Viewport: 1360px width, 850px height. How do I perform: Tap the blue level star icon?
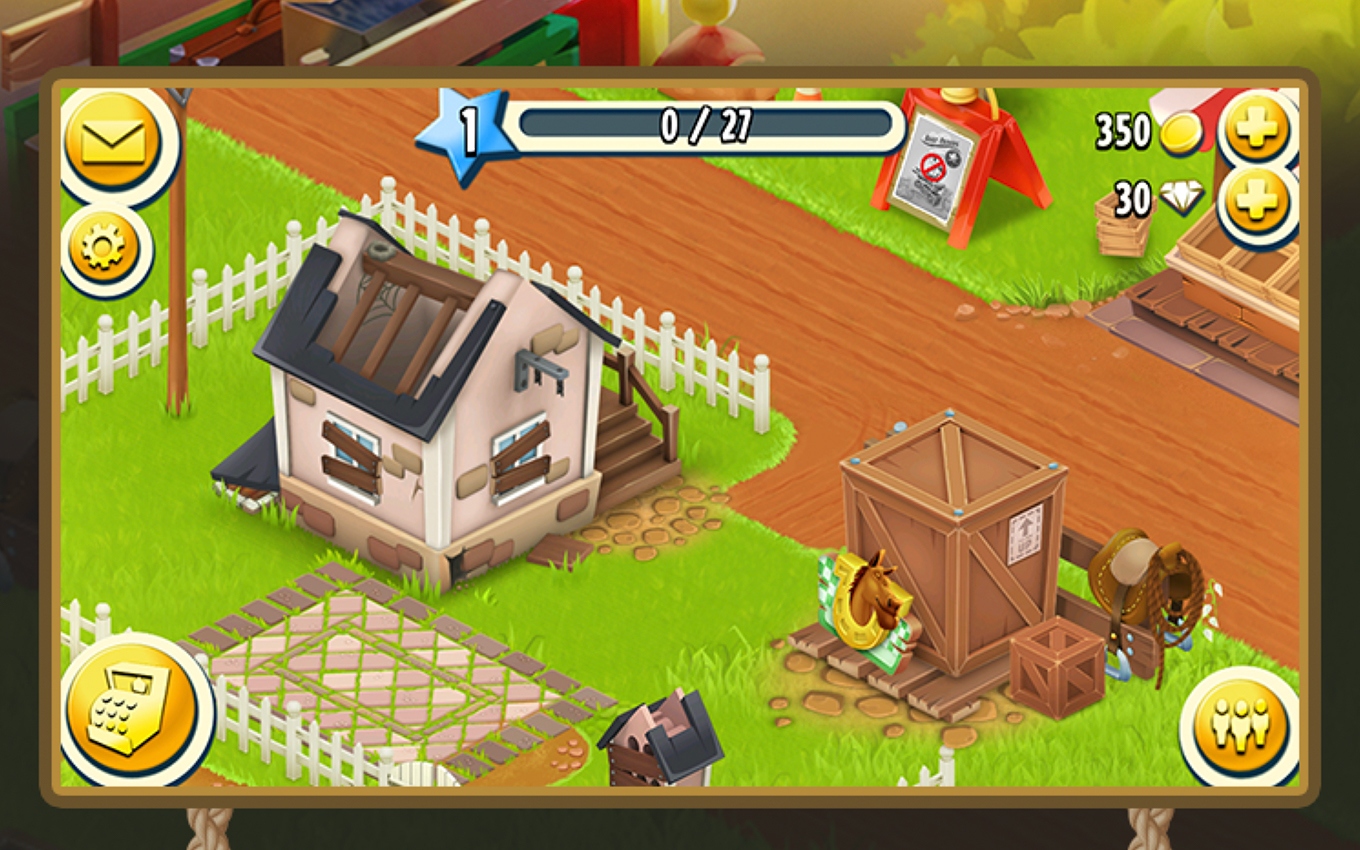click(464, 133)
